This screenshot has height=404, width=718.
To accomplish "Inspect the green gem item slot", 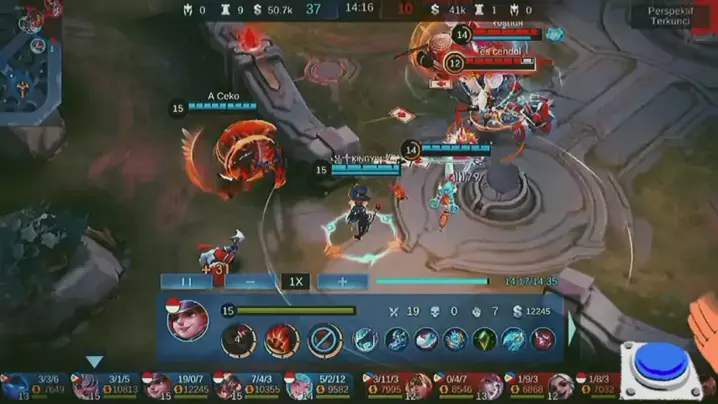I will coord(484,340).
